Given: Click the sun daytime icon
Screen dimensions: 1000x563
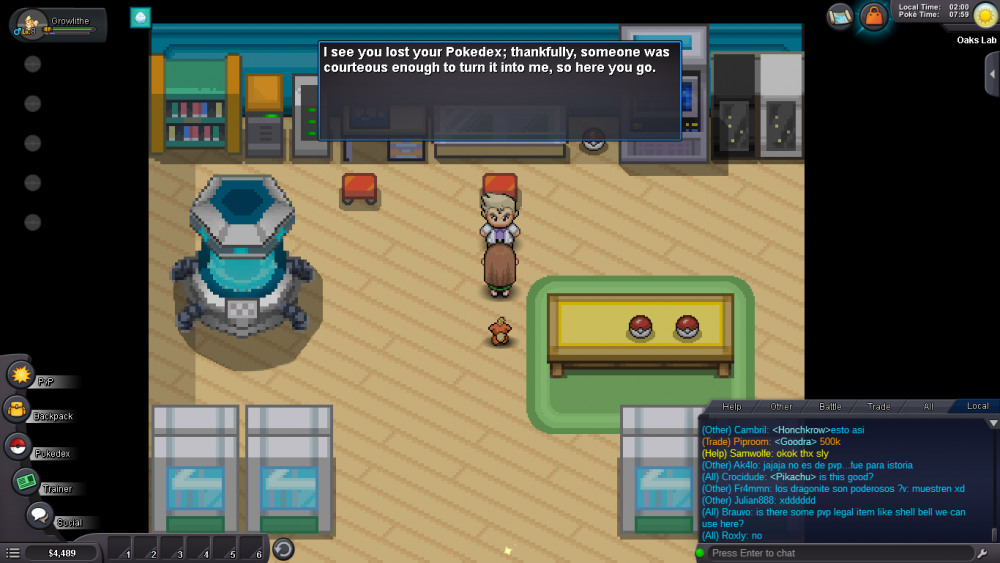Looking at the screenshot, I should (985, 15).
